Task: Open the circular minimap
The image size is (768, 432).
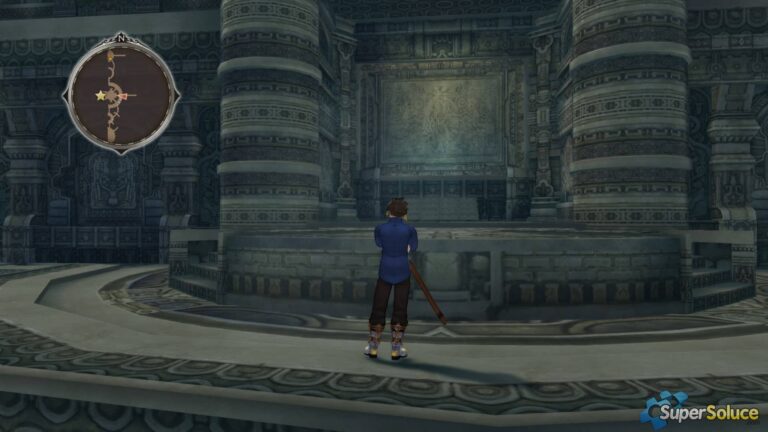Action: click(x=121, y=96)
